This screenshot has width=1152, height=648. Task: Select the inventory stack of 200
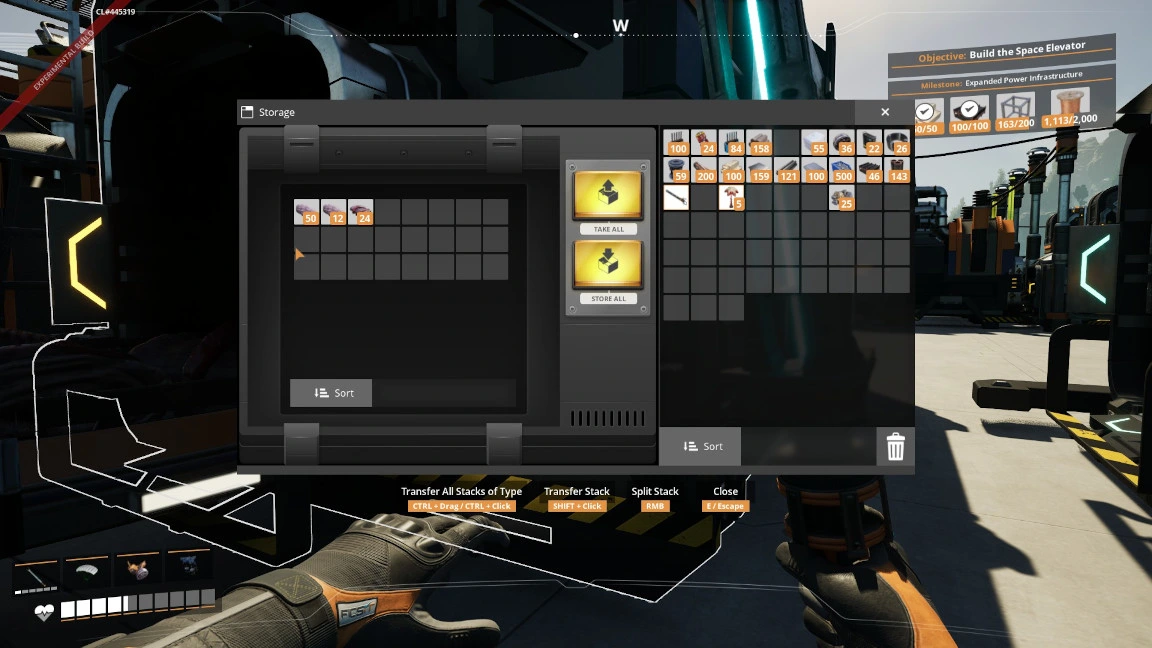[x=704, y=170]
